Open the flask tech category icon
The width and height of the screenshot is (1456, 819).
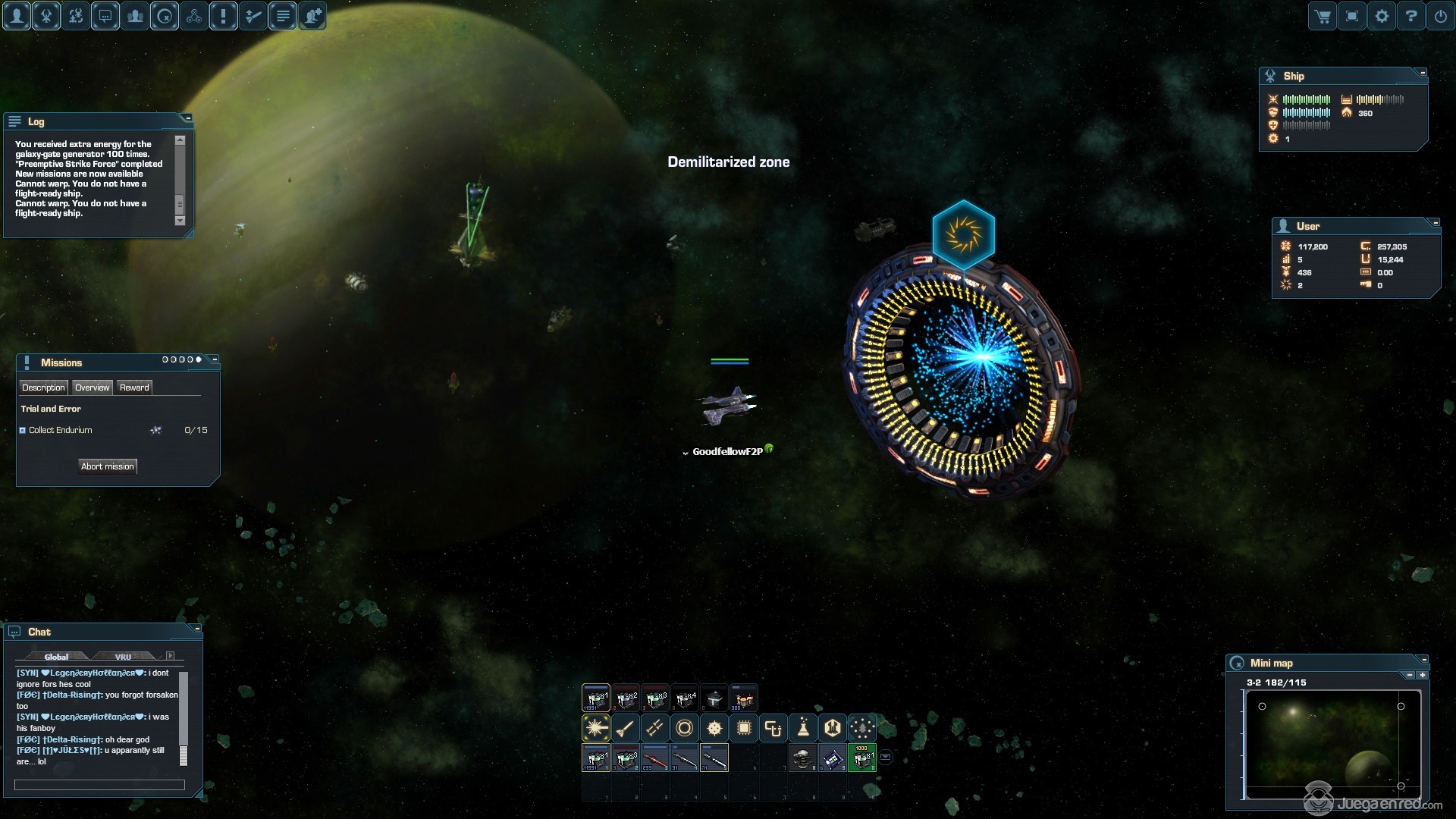pos(803,728)
